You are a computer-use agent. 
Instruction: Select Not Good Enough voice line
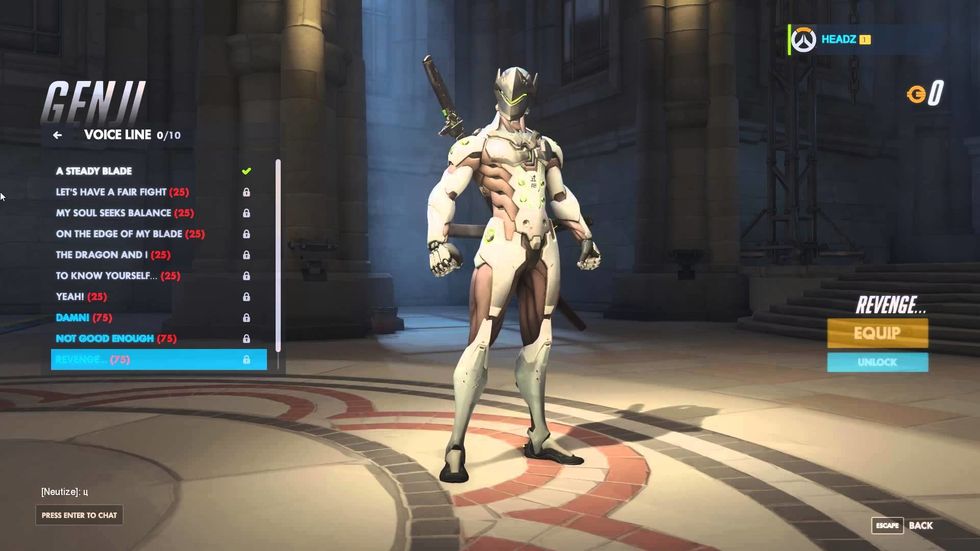click(116, 339)
